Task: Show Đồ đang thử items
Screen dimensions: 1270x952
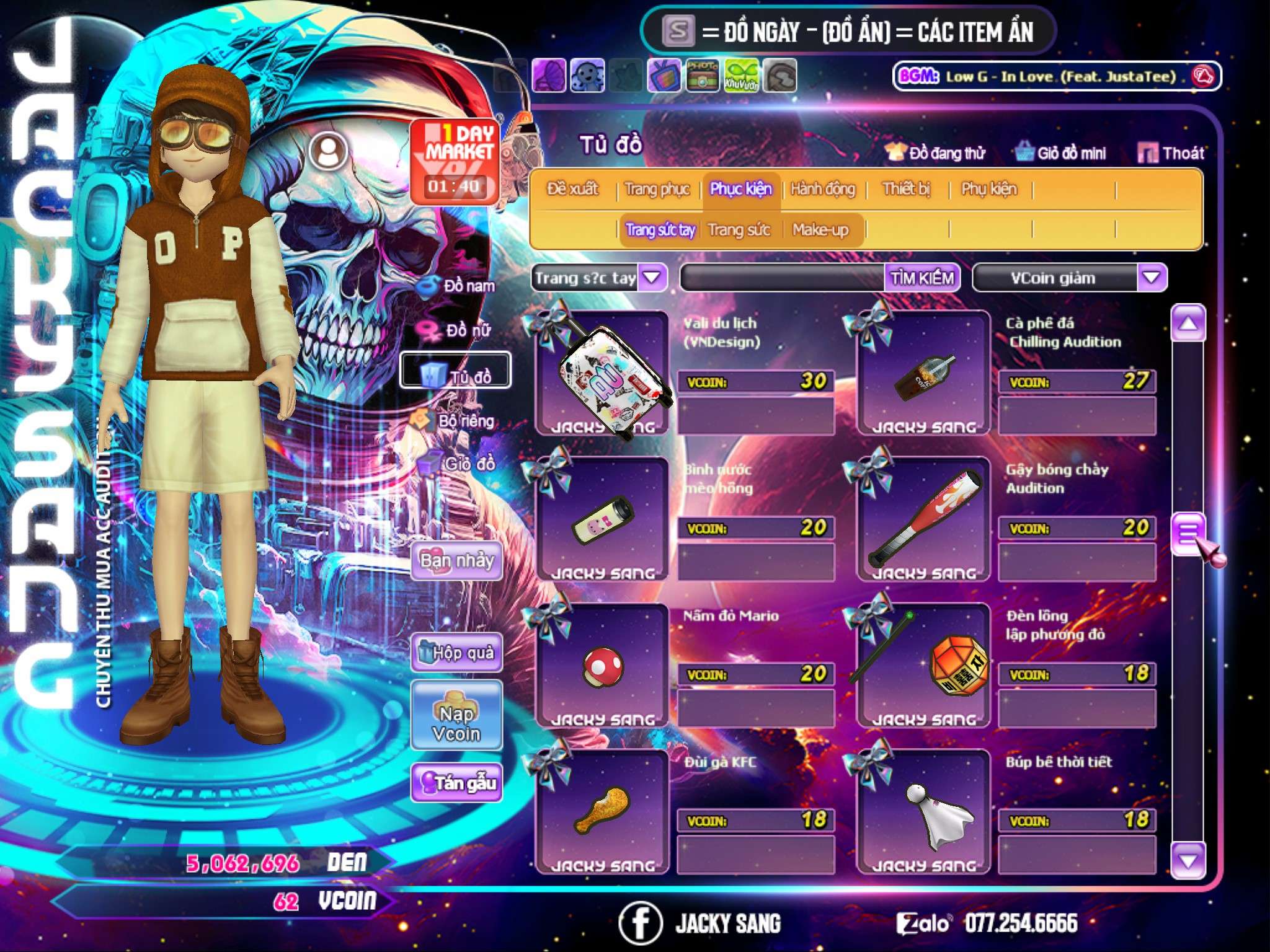Action: (x=935, y=152)
